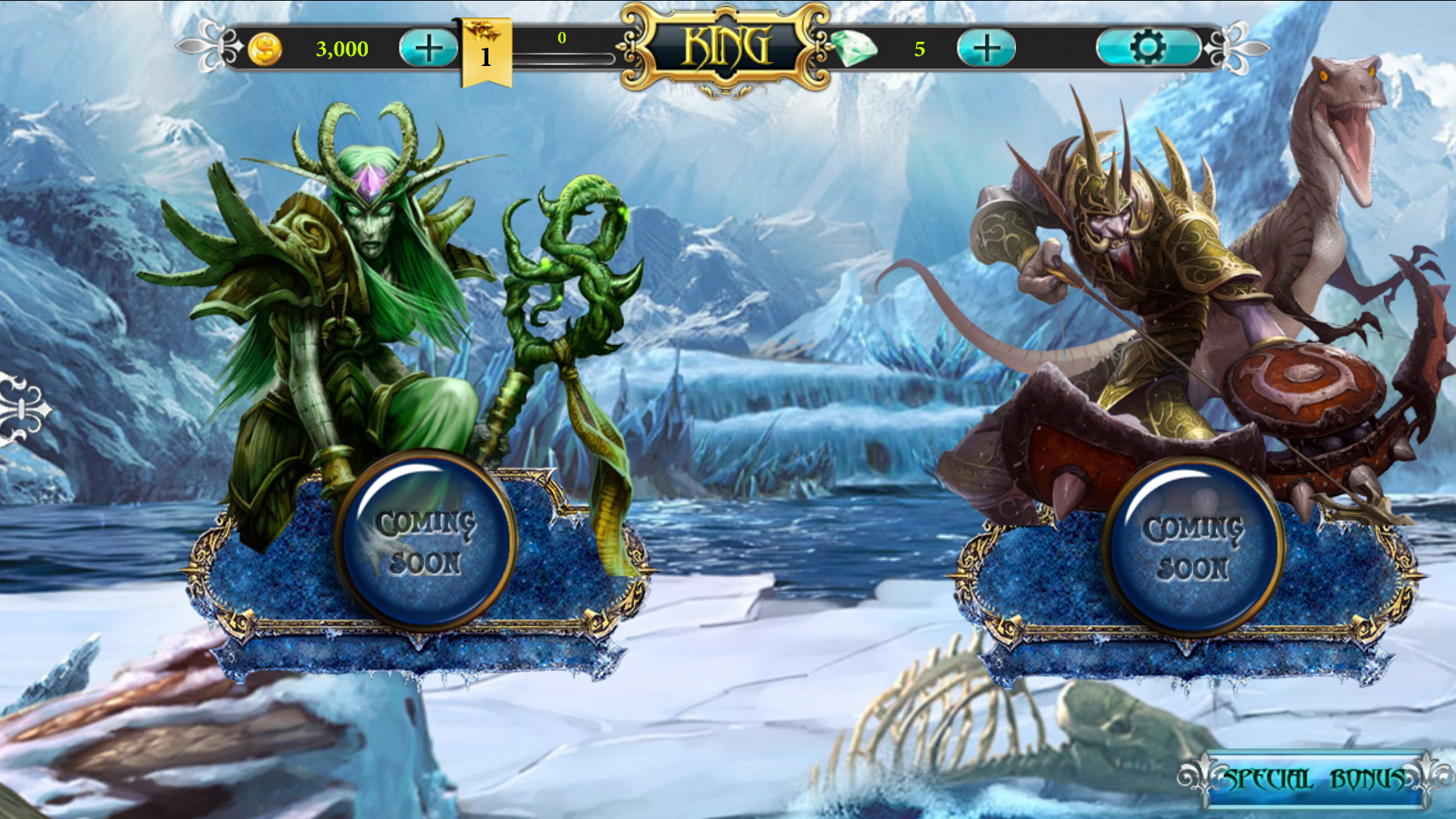
Task: Click the plus icon next to coin balance
Action: point(428,47)
